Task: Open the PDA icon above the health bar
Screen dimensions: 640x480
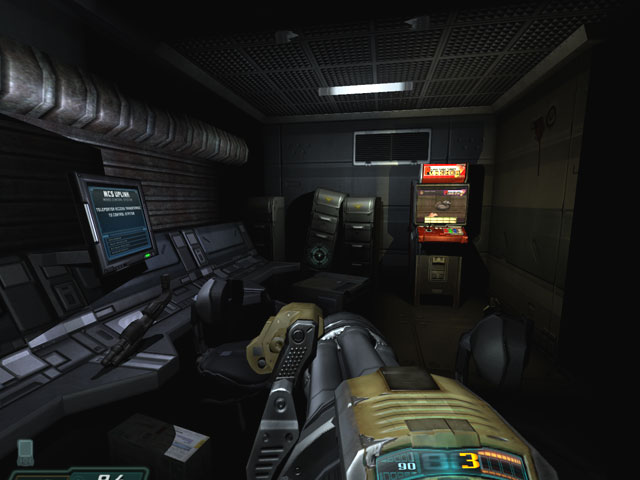Action: [x=25, y=448]
